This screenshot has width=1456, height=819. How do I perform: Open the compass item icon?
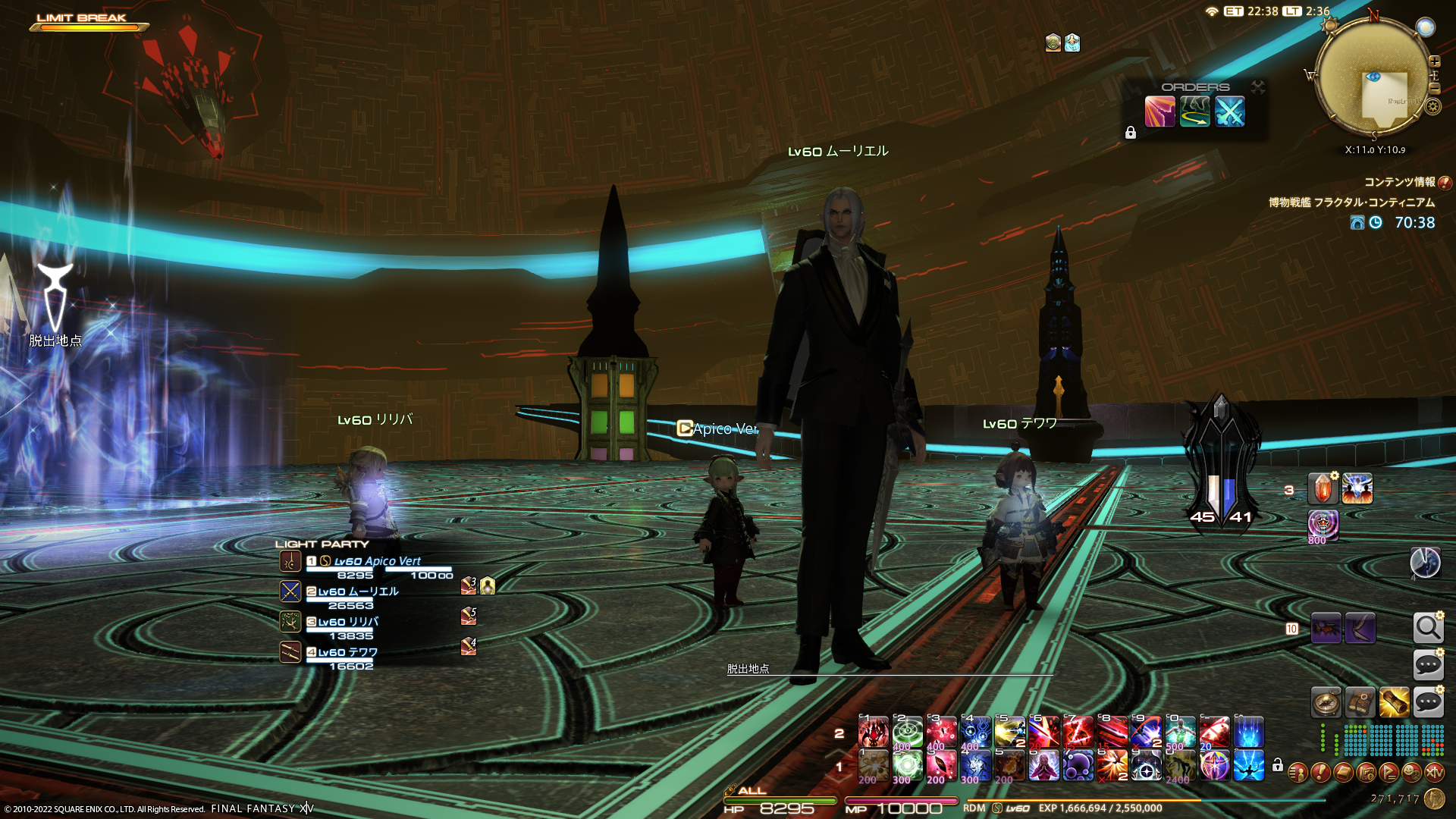tap(1326, 703)
